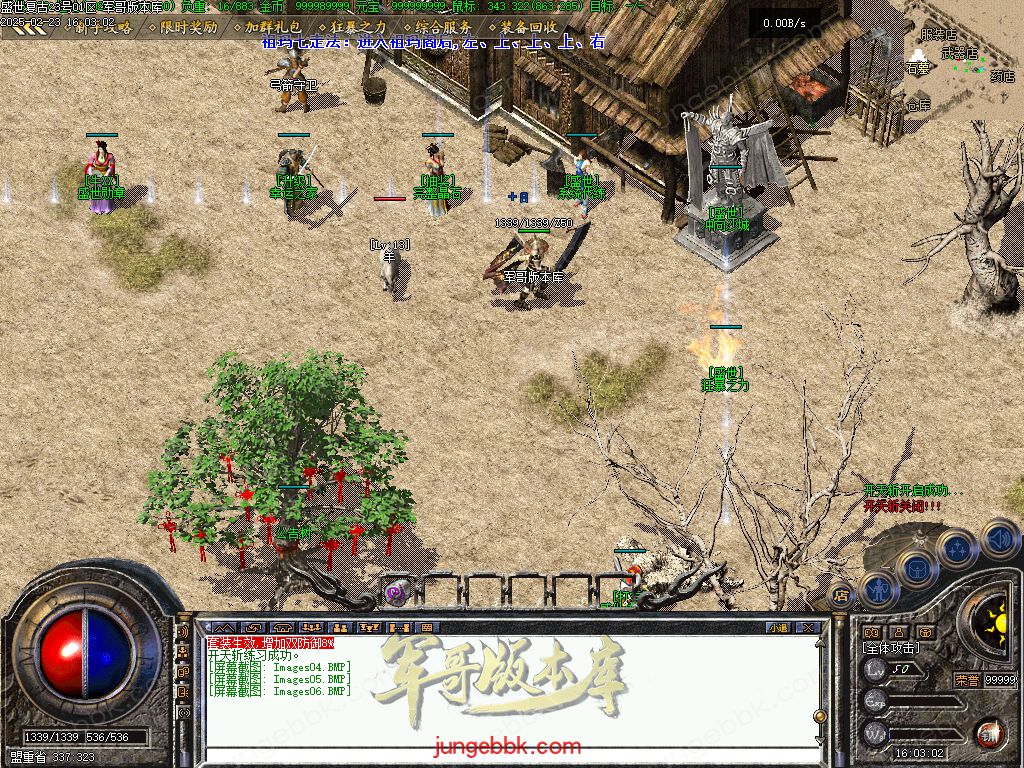
Task: Click the 全体攻击 attack mode label
Action: click(892, 648)
